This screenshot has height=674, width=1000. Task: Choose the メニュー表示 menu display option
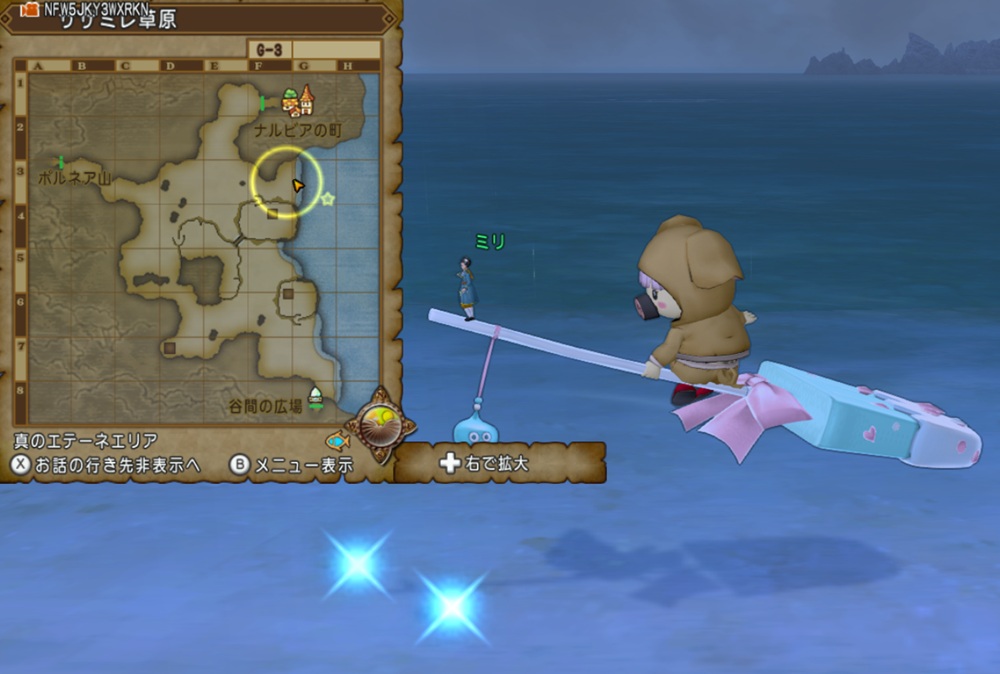[x=291, y=465]
